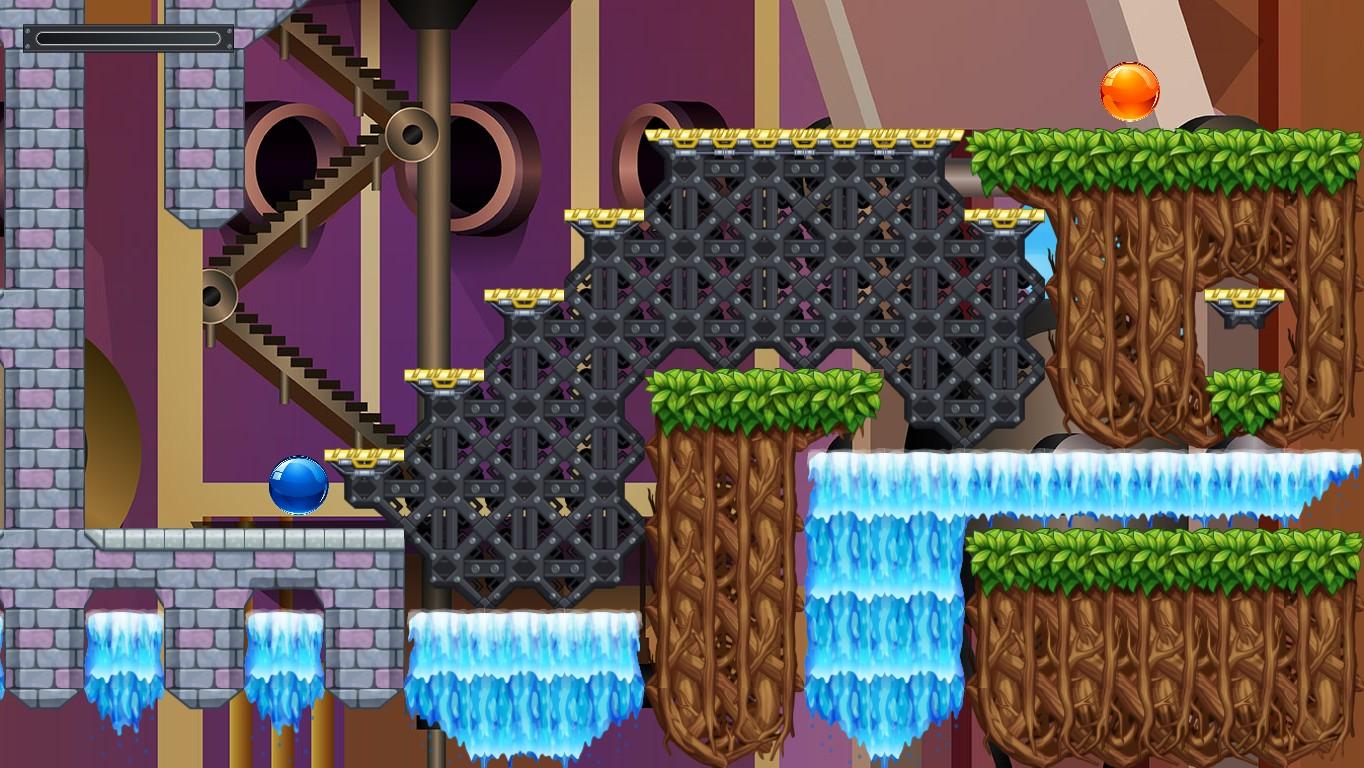The image size is (1364, 768).
Task: Click the small gold platform on the right vine wall
Action: (x=1246, y=297)
